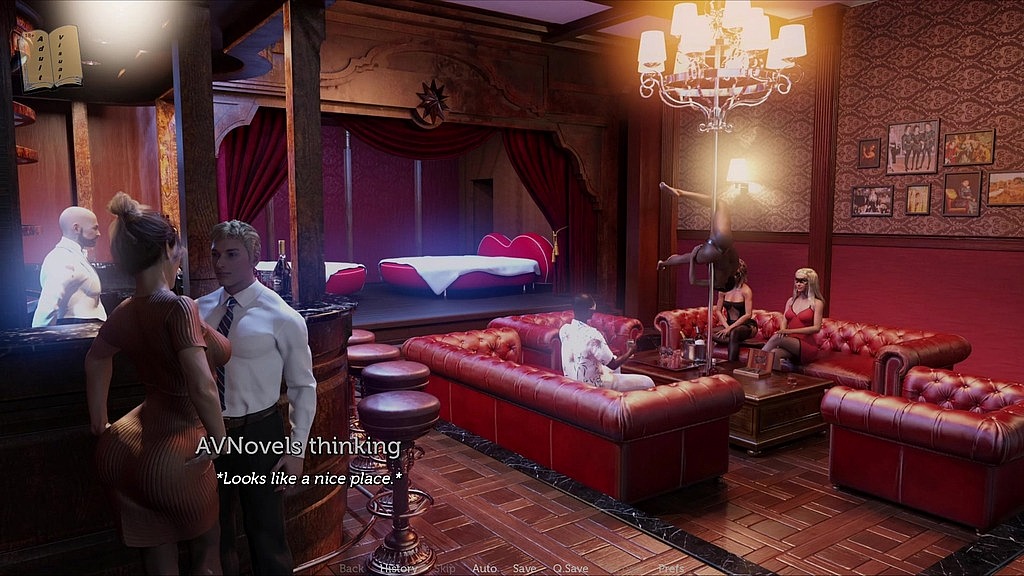The height and width of the screenshot is (576, 1024).
Task: Toggle Auto advance mode
Action: tap(484, 568)
